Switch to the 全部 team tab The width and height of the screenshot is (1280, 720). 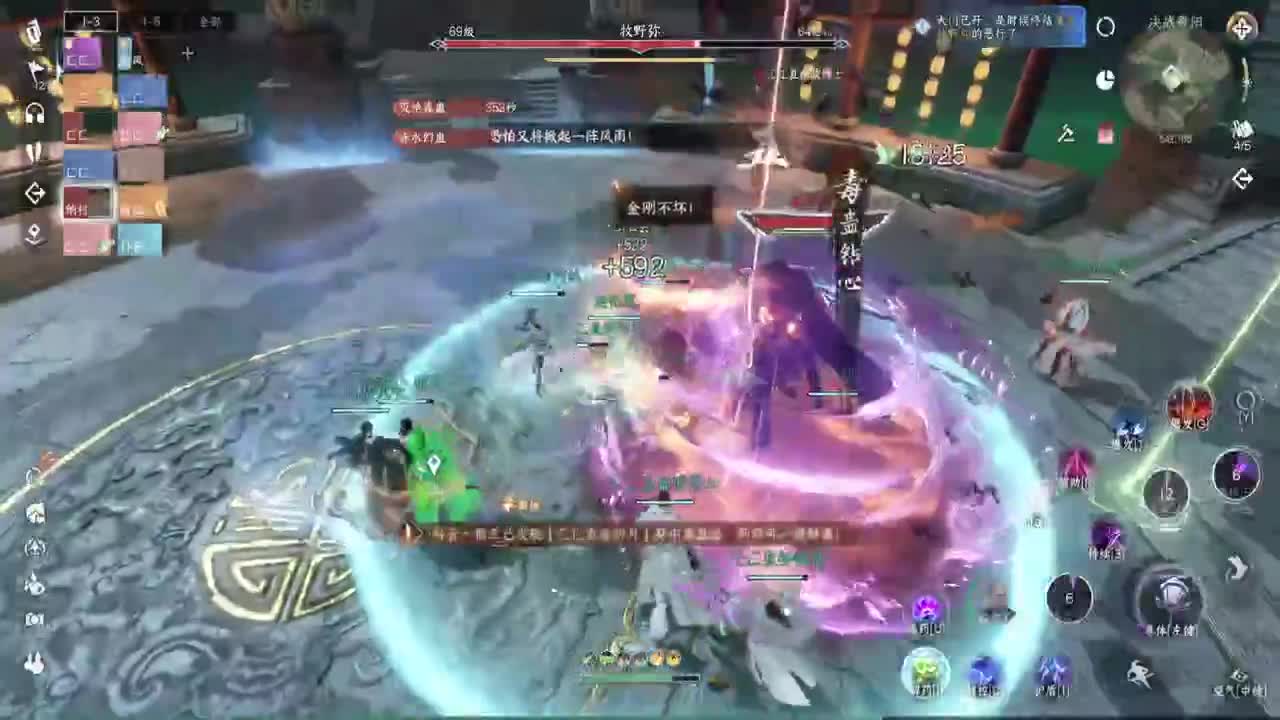point(210,20)
